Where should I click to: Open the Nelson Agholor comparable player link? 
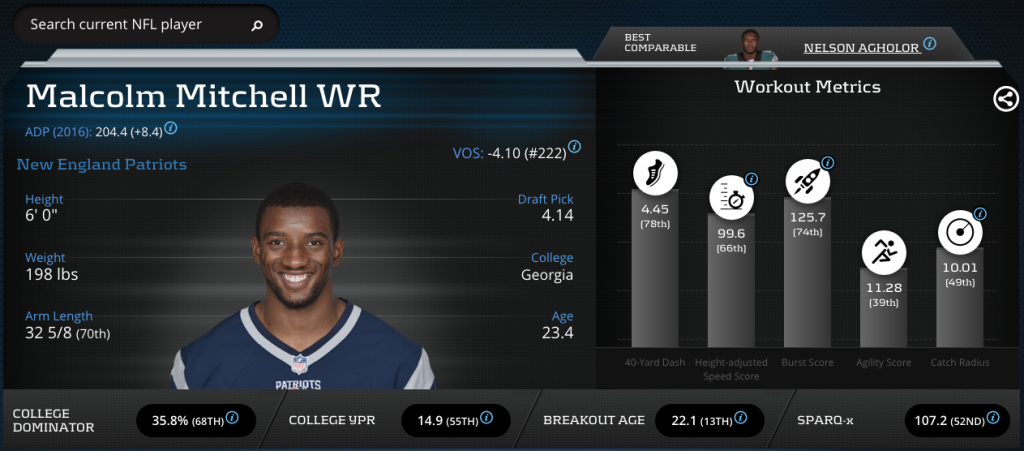[x=861, y=47]
